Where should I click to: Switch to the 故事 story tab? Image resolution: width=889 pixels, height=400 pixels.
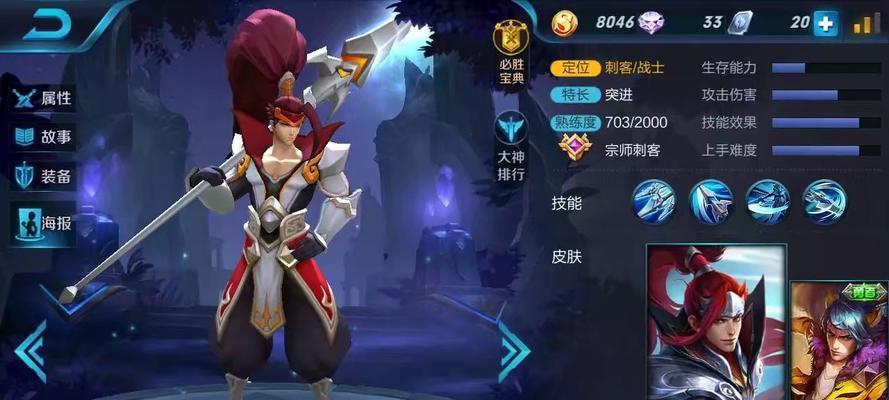43,137
